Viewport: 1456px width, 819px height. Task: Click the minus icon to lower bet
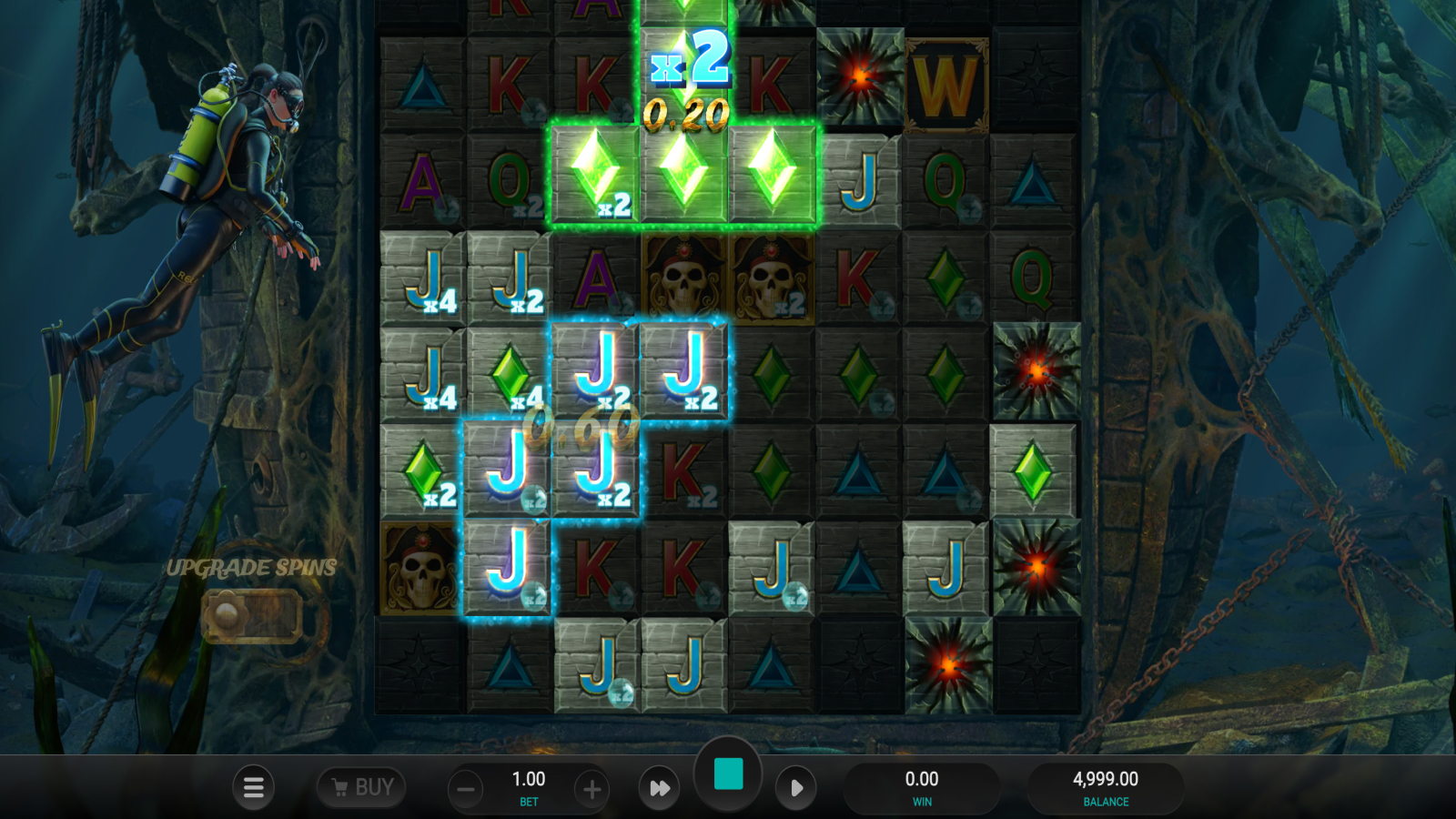[465, 787]
